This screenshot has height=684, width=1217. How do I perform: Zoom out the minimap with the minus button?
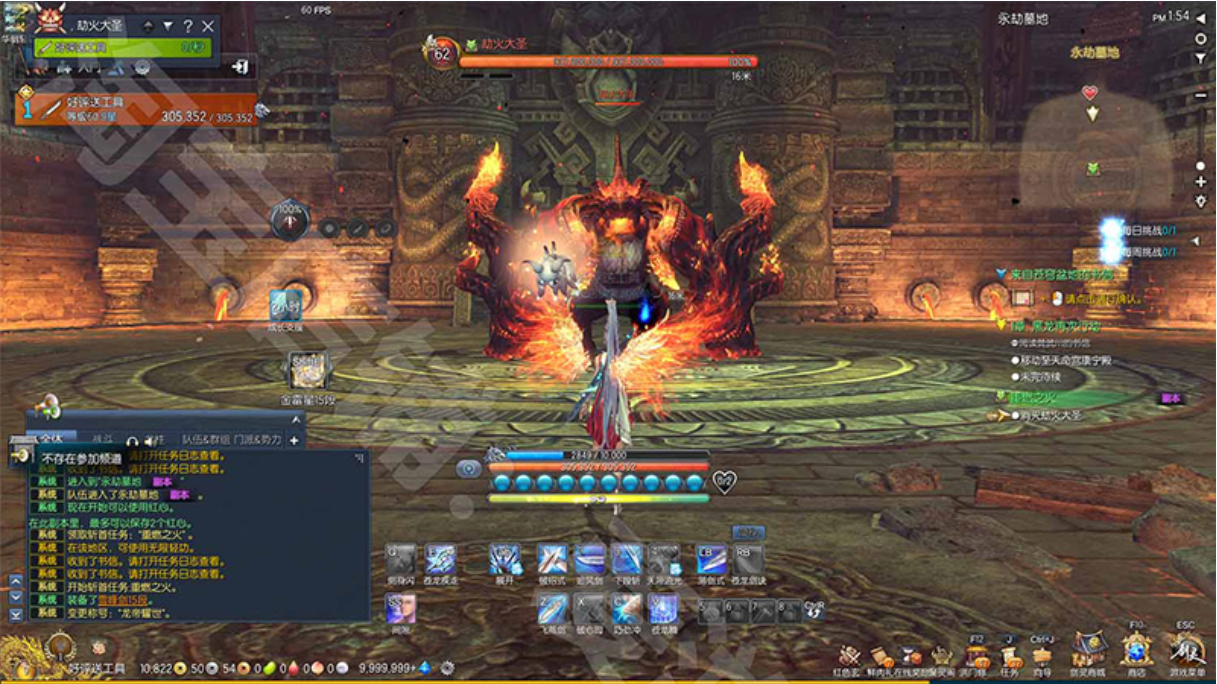[x=1201, y=95]
